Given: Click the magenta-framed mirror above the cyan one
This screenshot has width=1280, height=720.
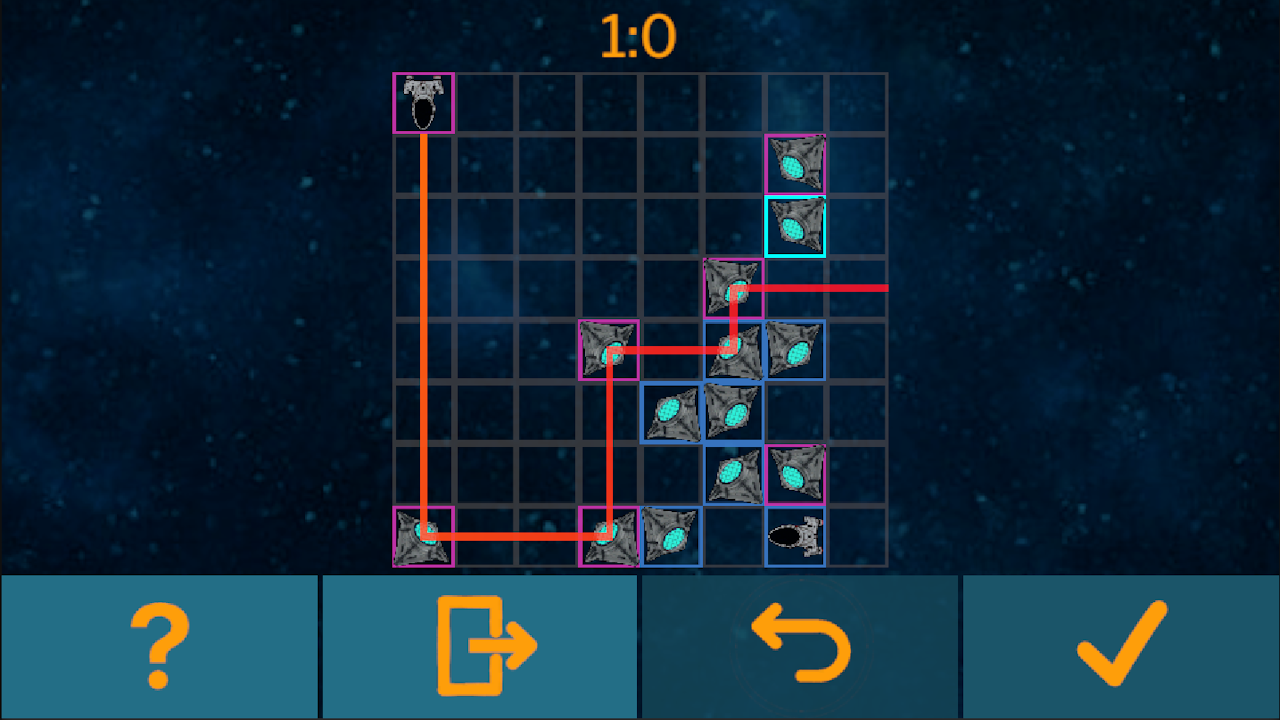Looking at the screenshot, I should (795, 164).
